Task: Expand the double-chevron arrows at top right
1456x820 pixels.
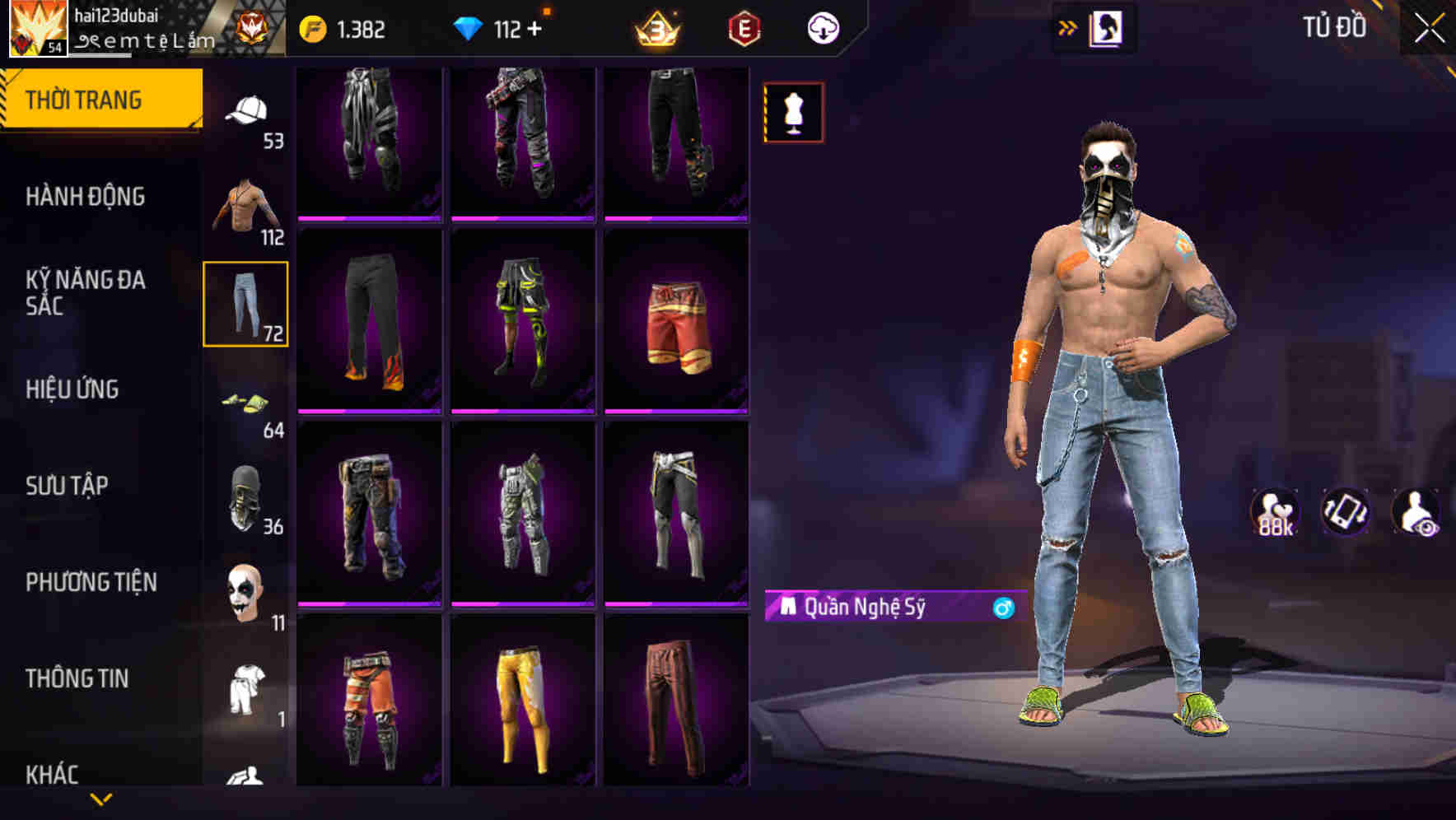Action: coord(1068,27)
